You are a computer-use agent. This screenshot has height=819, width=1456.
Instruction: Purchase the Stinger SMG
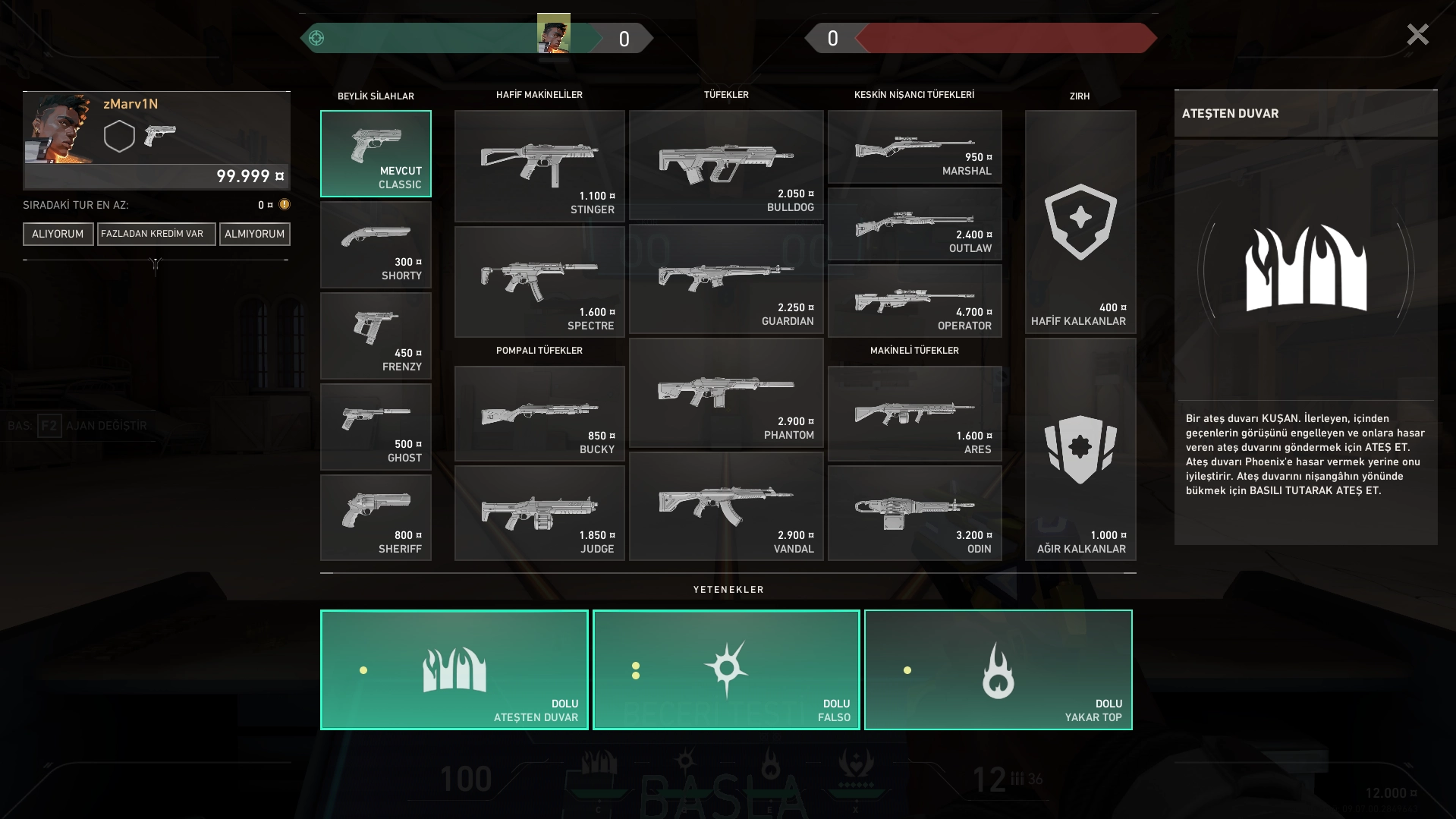(539, 166)
